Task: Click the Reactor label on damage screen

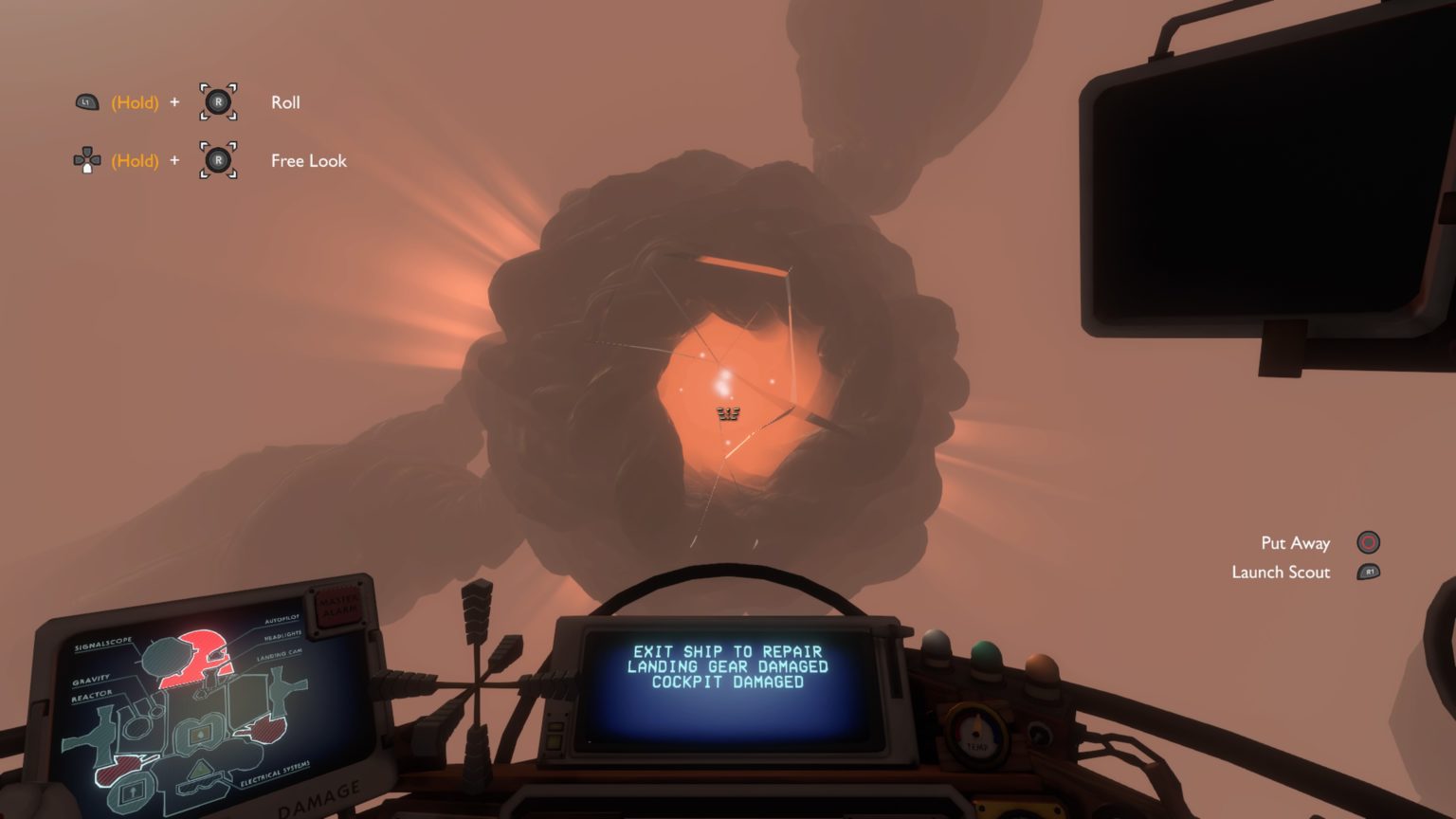Action: click(92, 695)
